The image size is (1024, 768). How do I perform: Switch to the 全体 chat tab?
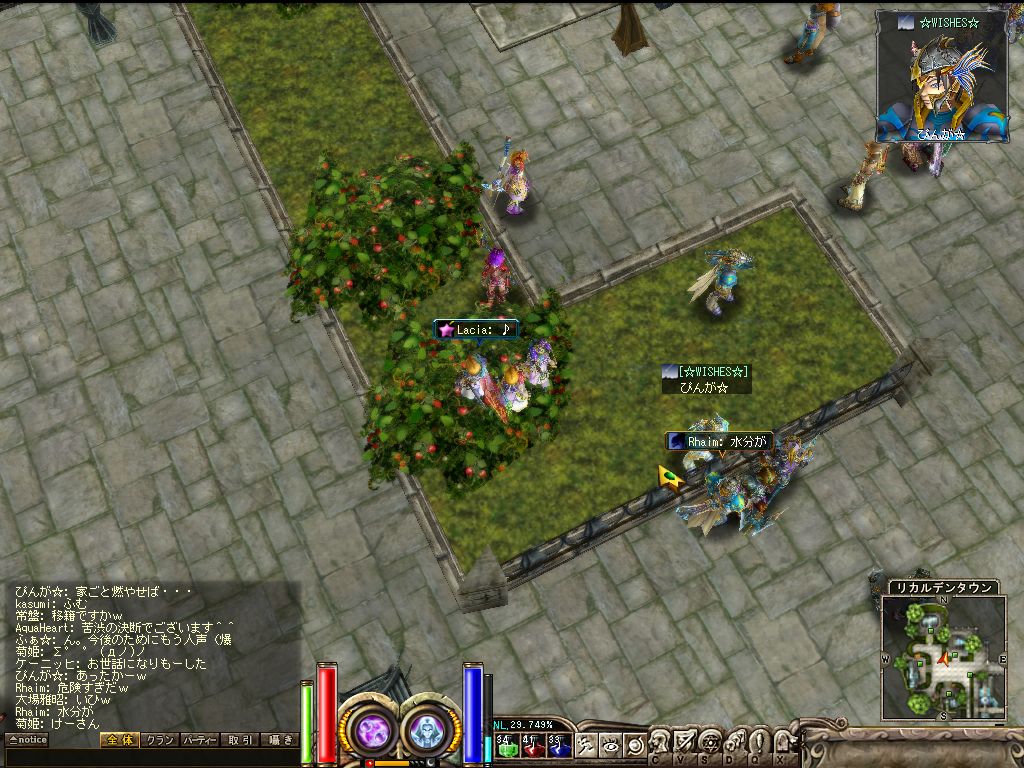click(118, 740)
